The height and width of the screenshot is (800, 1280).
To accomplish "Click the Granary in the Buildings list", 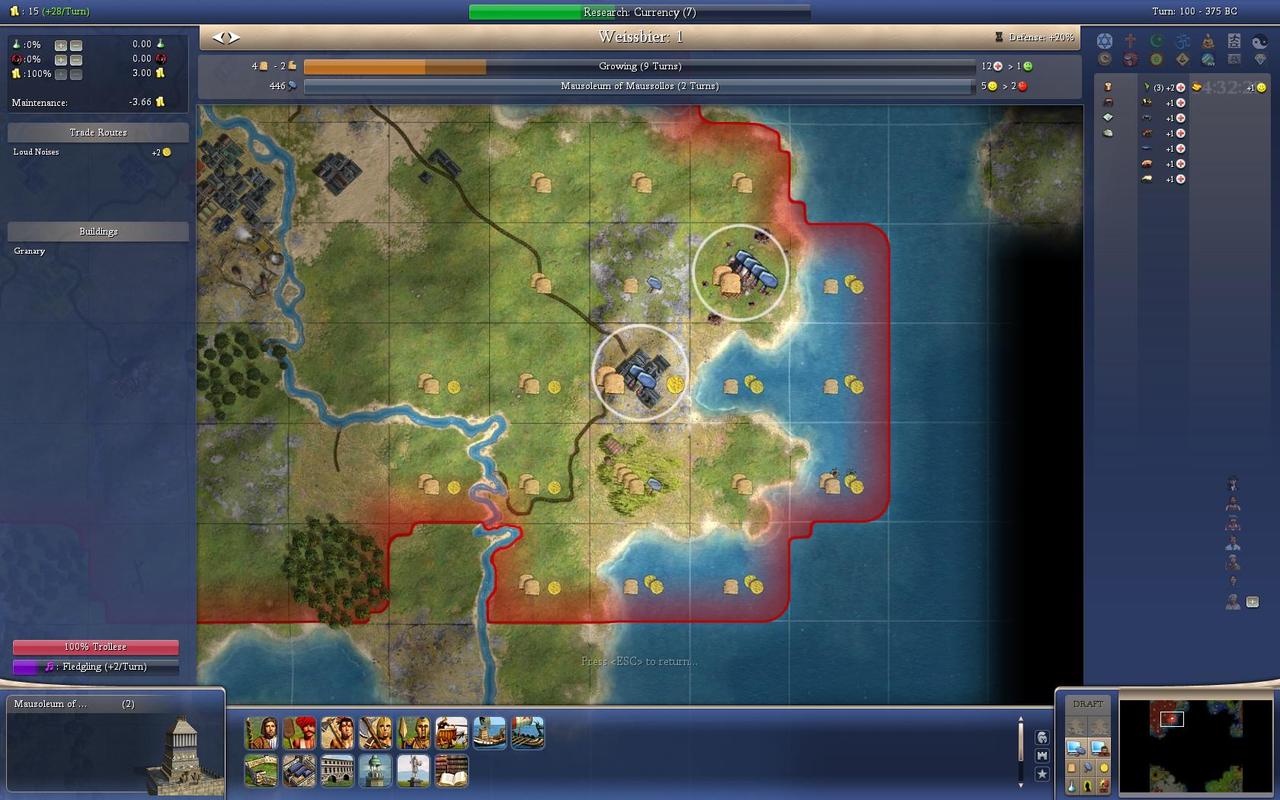I will click(30, 251).
